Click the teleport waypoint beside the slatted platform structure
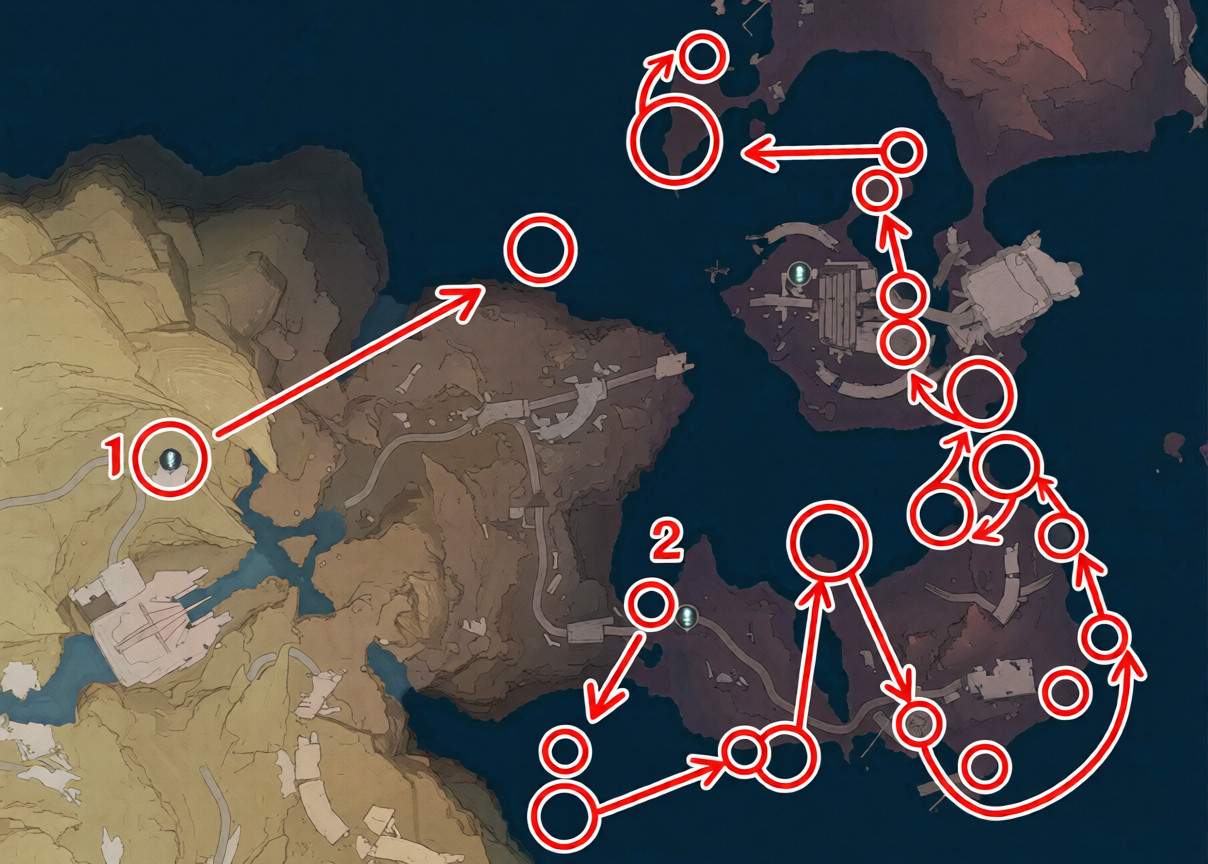The height and width of the screenshot is (864, 1208). pyautogui.click(x=798, y=272)
